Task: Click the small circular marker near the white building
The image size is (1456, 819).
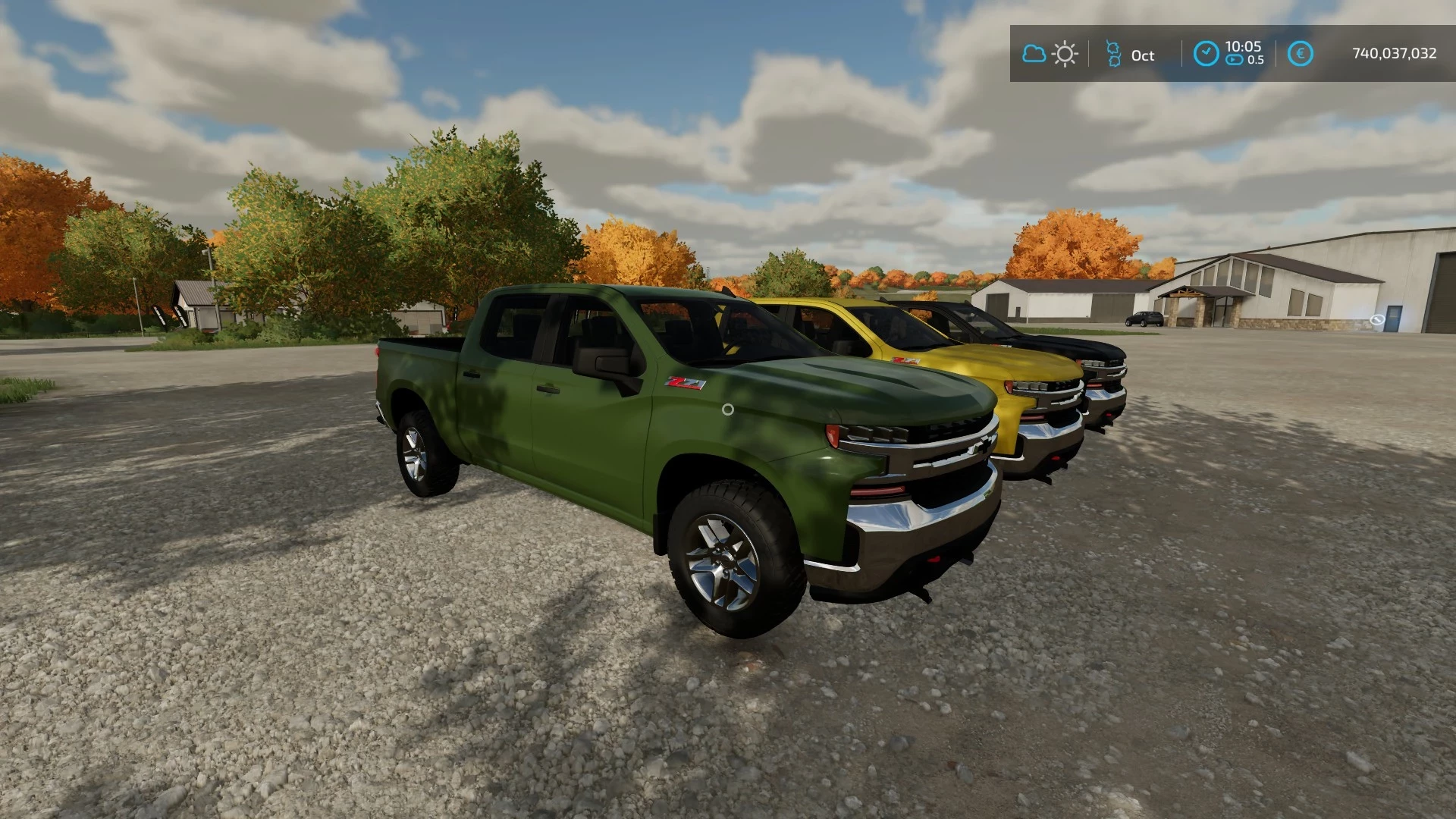Action: pyautogui.click(x=1377, y=320)
